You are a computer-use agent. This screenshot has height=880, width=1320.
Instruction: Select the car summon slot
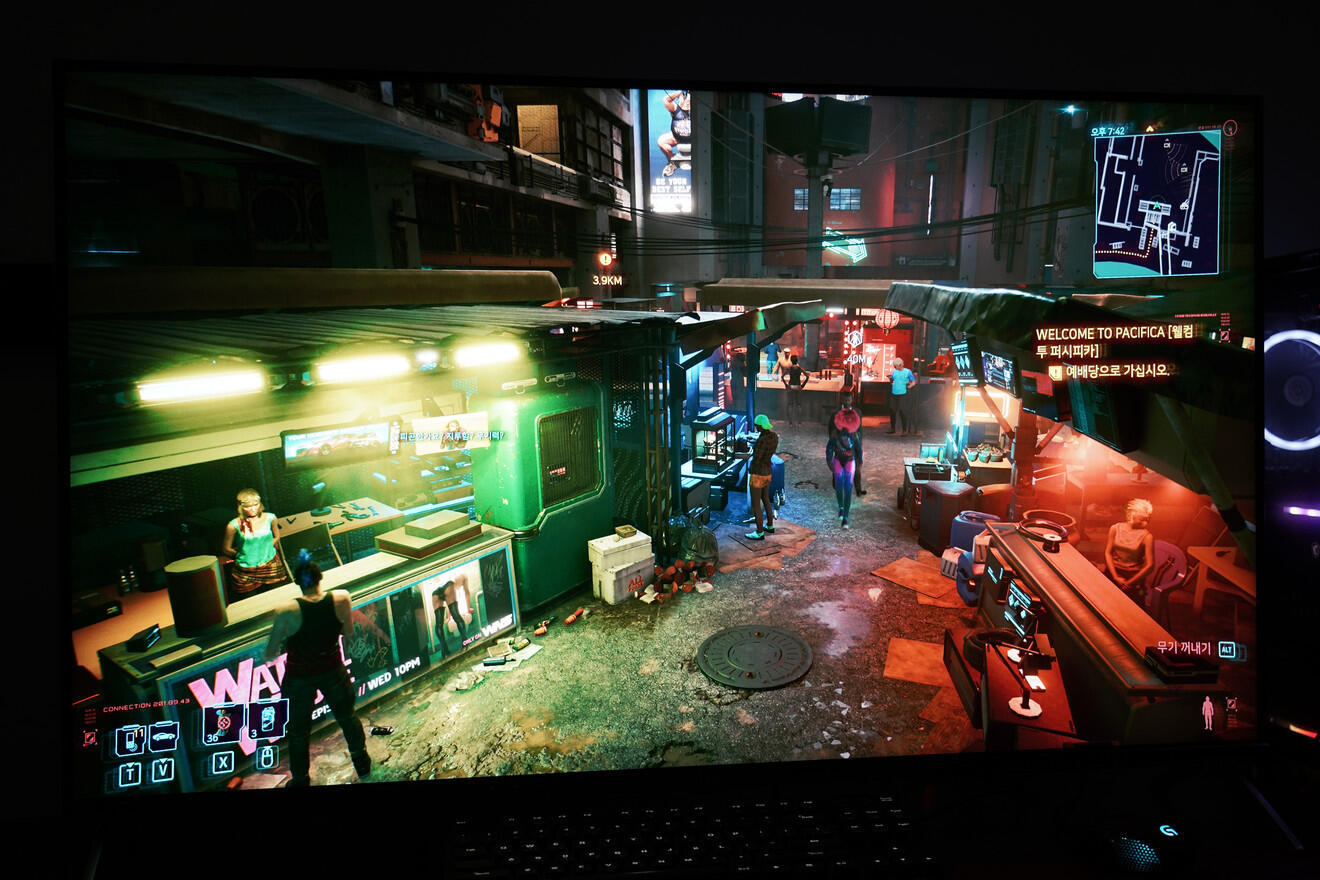[163, 736]
